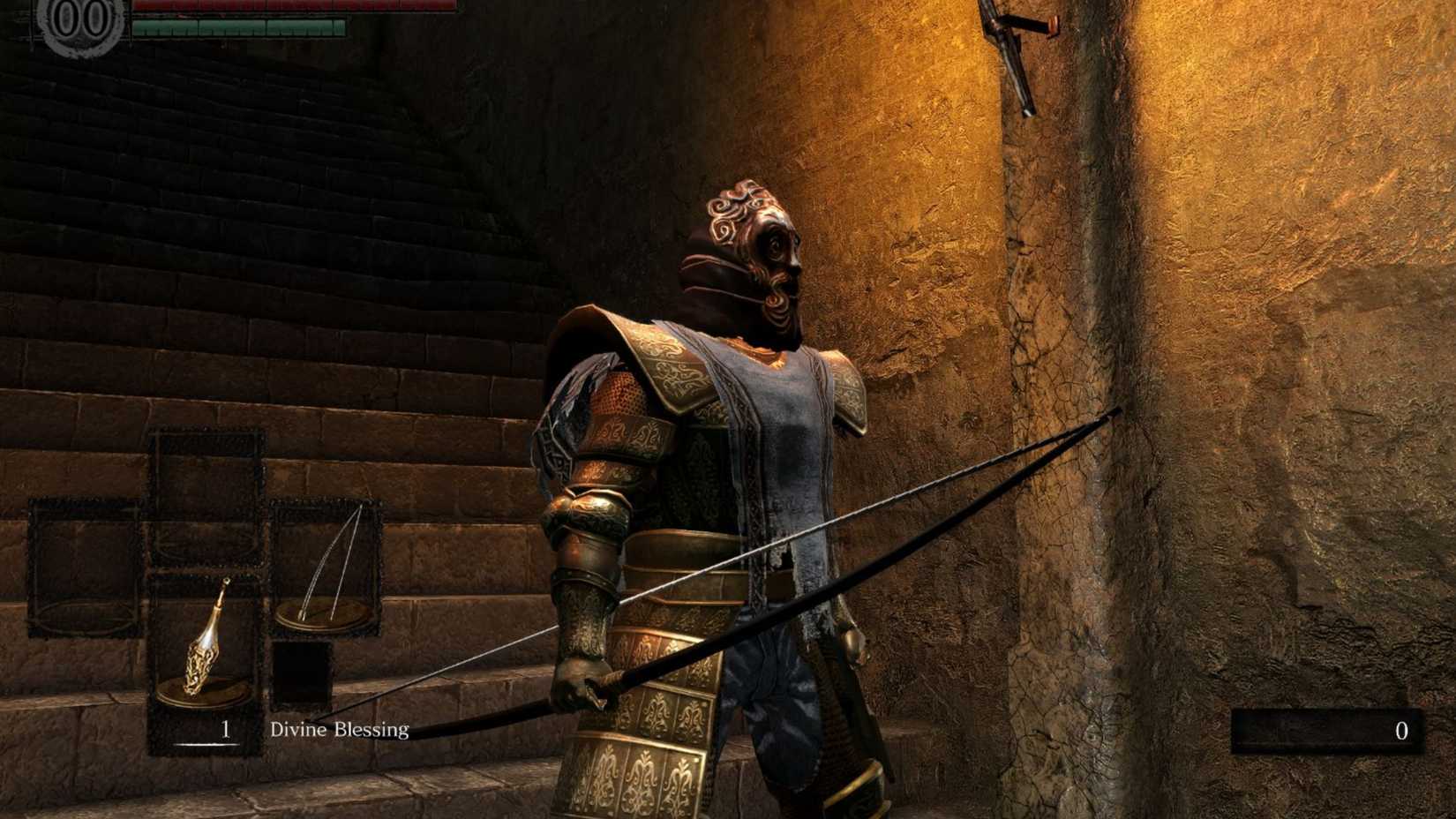Viewport: 1456px width, 819px height.
Task: Select the souls counter showing 0
Action: pos(1401,731)
